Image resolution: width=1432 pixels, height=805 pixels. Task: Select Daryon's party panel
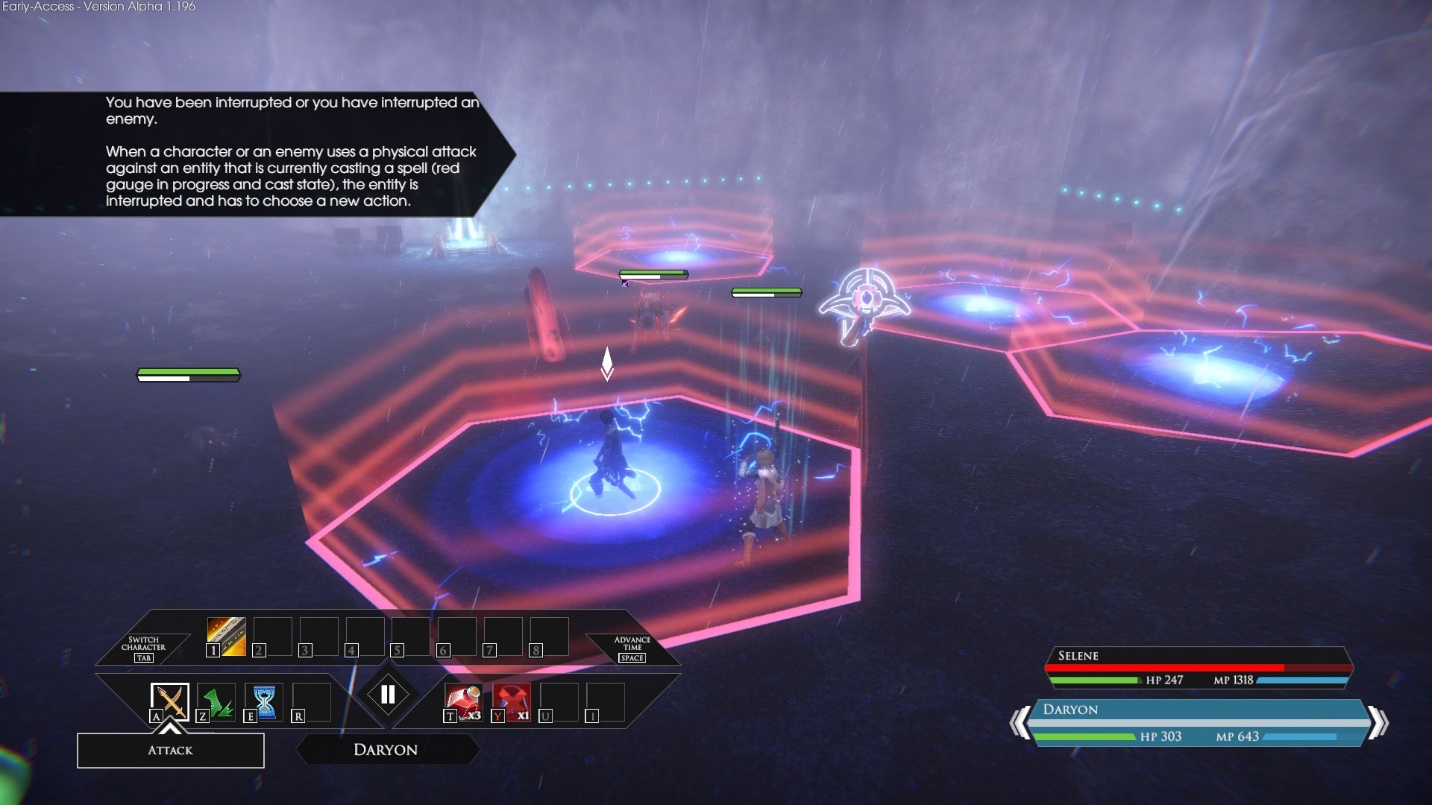point(1198,722)
